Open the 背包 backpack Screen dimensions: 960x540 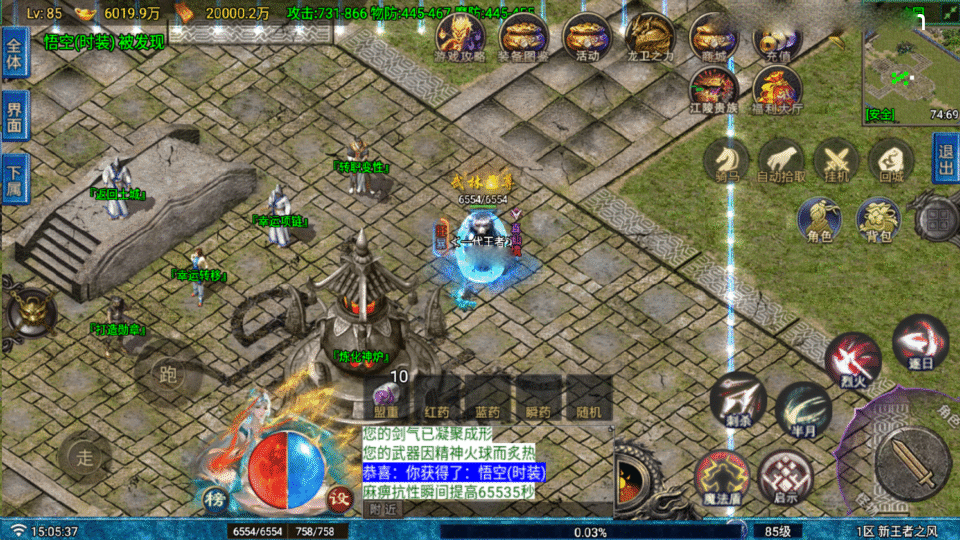click(x=877, y=218)
